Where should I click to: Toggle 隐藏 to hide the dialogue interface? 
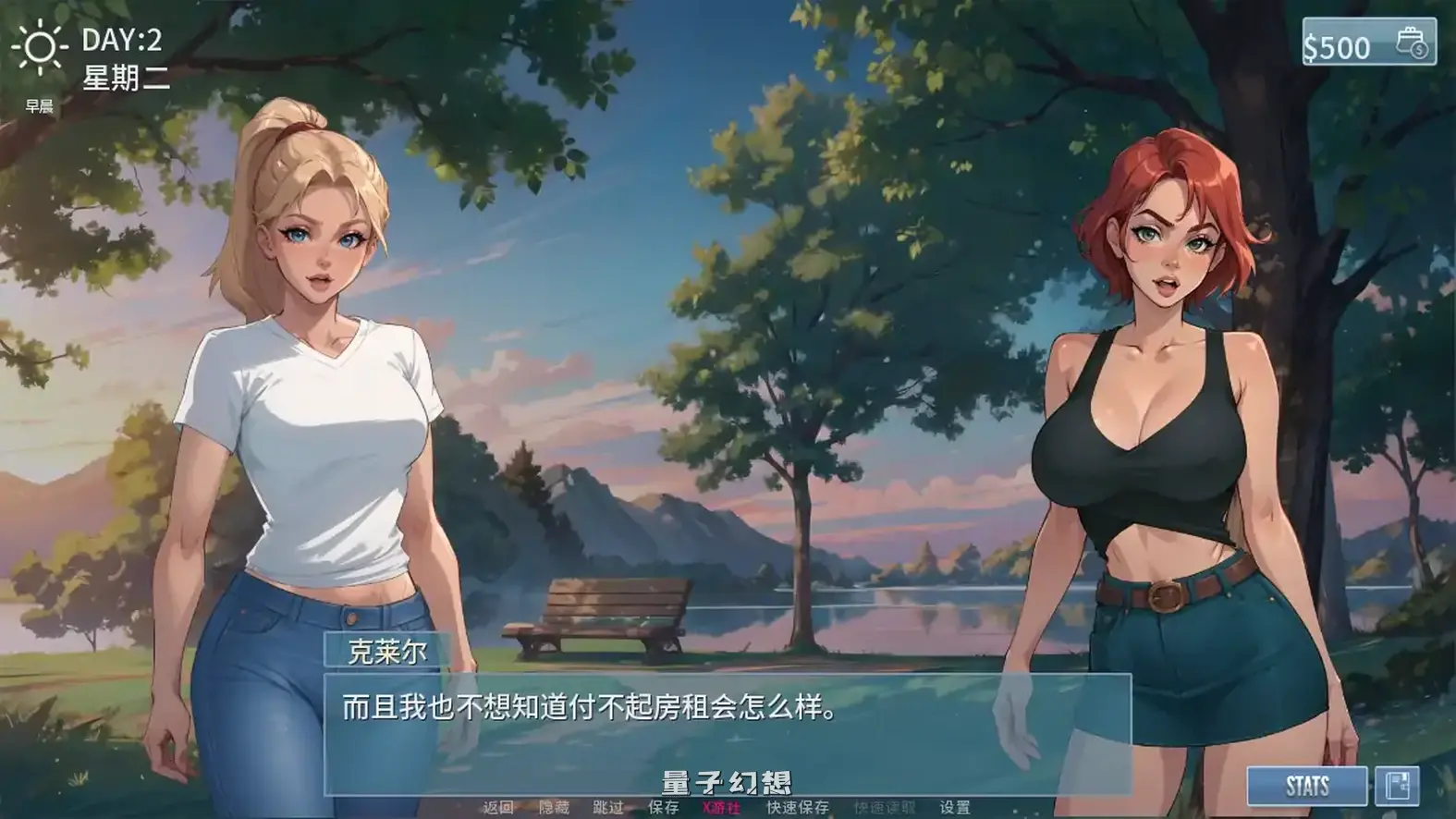click(x=553, y=807)
